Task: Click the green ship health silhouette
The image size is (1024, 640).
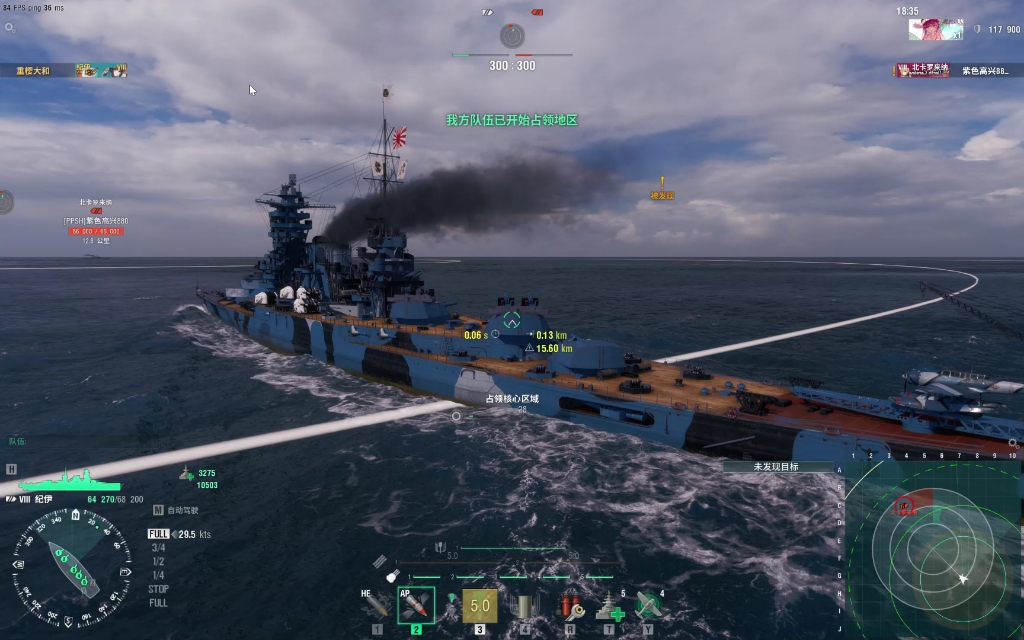Action: (x=66, y=481)
